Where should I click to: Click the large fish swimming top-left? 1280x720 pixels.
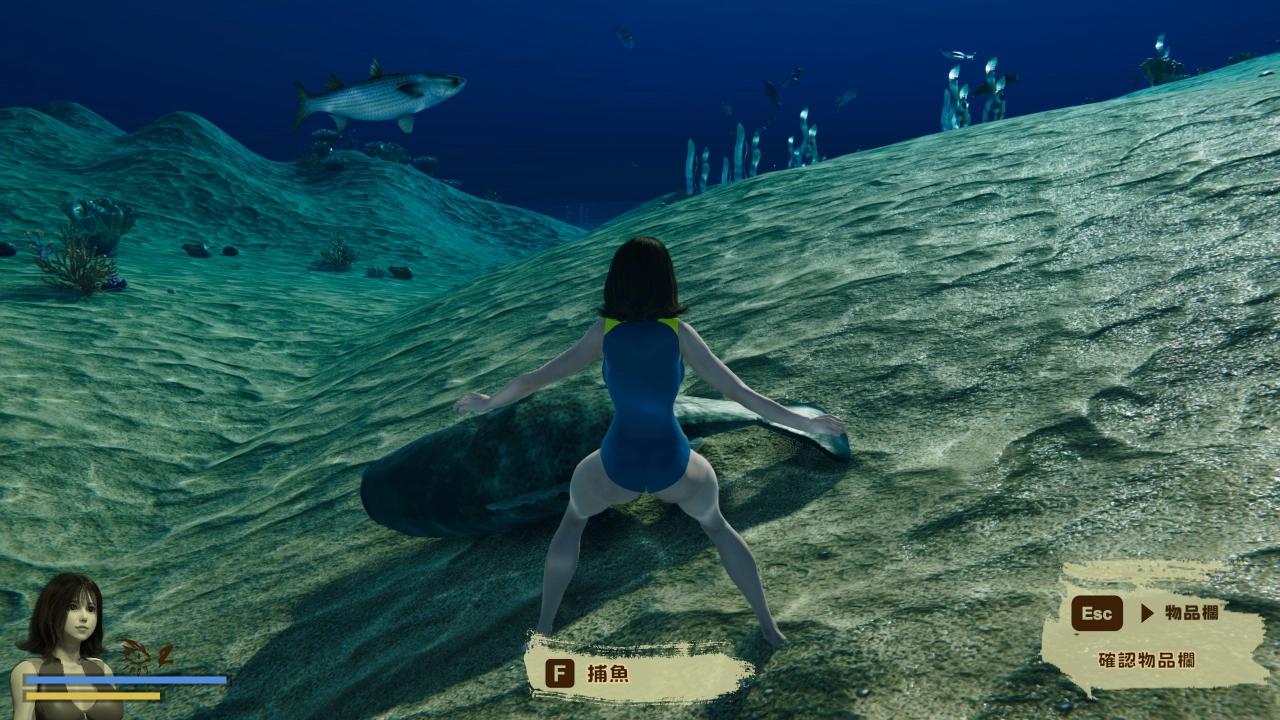point(380,95)
